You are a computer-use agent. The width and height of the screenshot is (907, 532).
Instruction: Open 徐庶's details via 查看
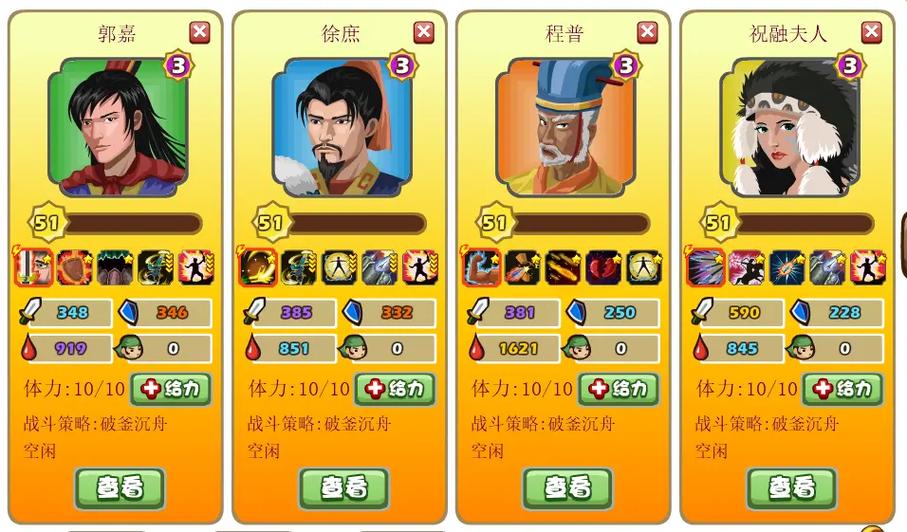pyautogui.click(x=344, y=487)
